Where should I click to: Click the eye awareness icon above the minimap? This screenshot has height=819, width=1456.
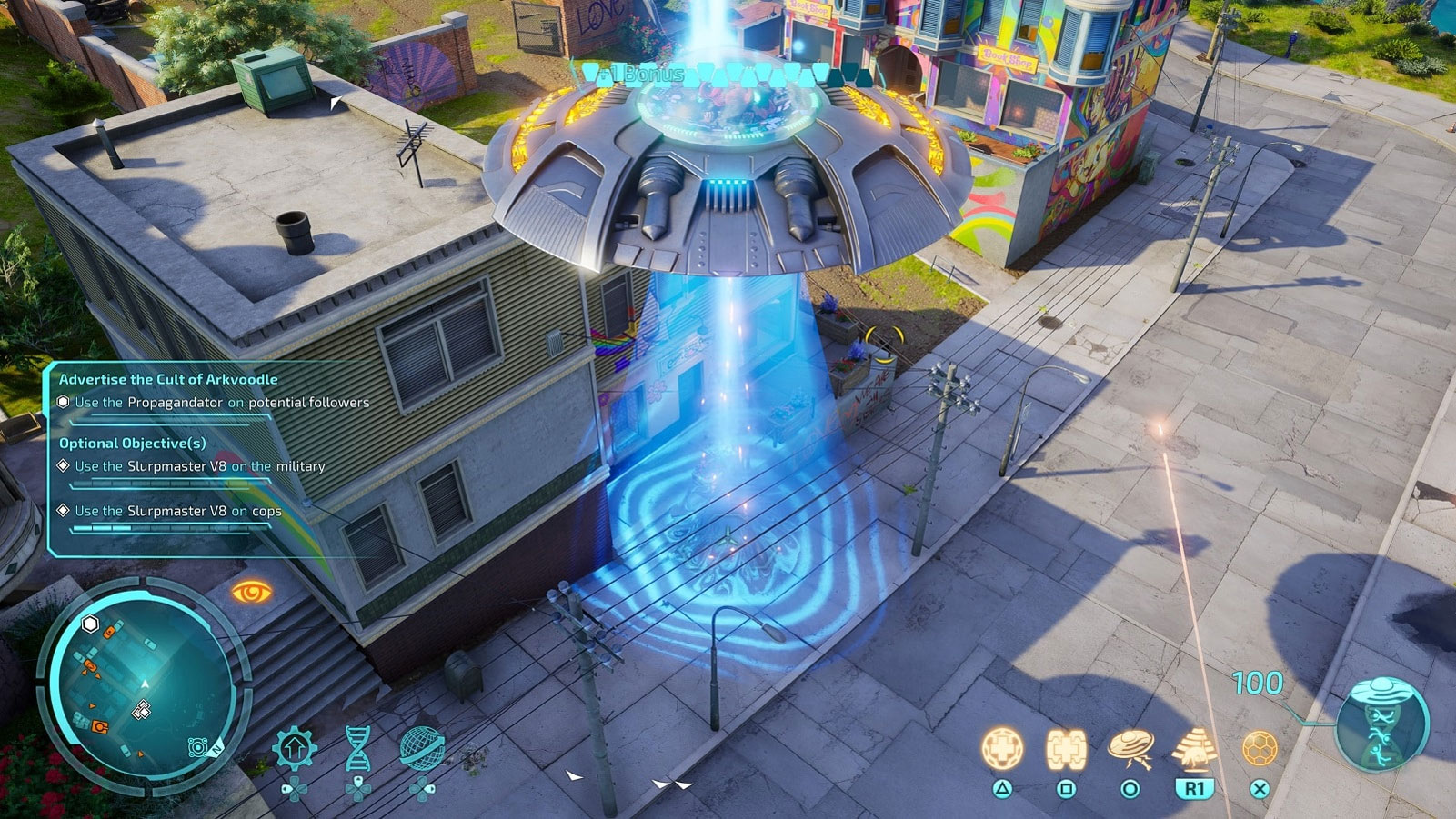point(254,589)
